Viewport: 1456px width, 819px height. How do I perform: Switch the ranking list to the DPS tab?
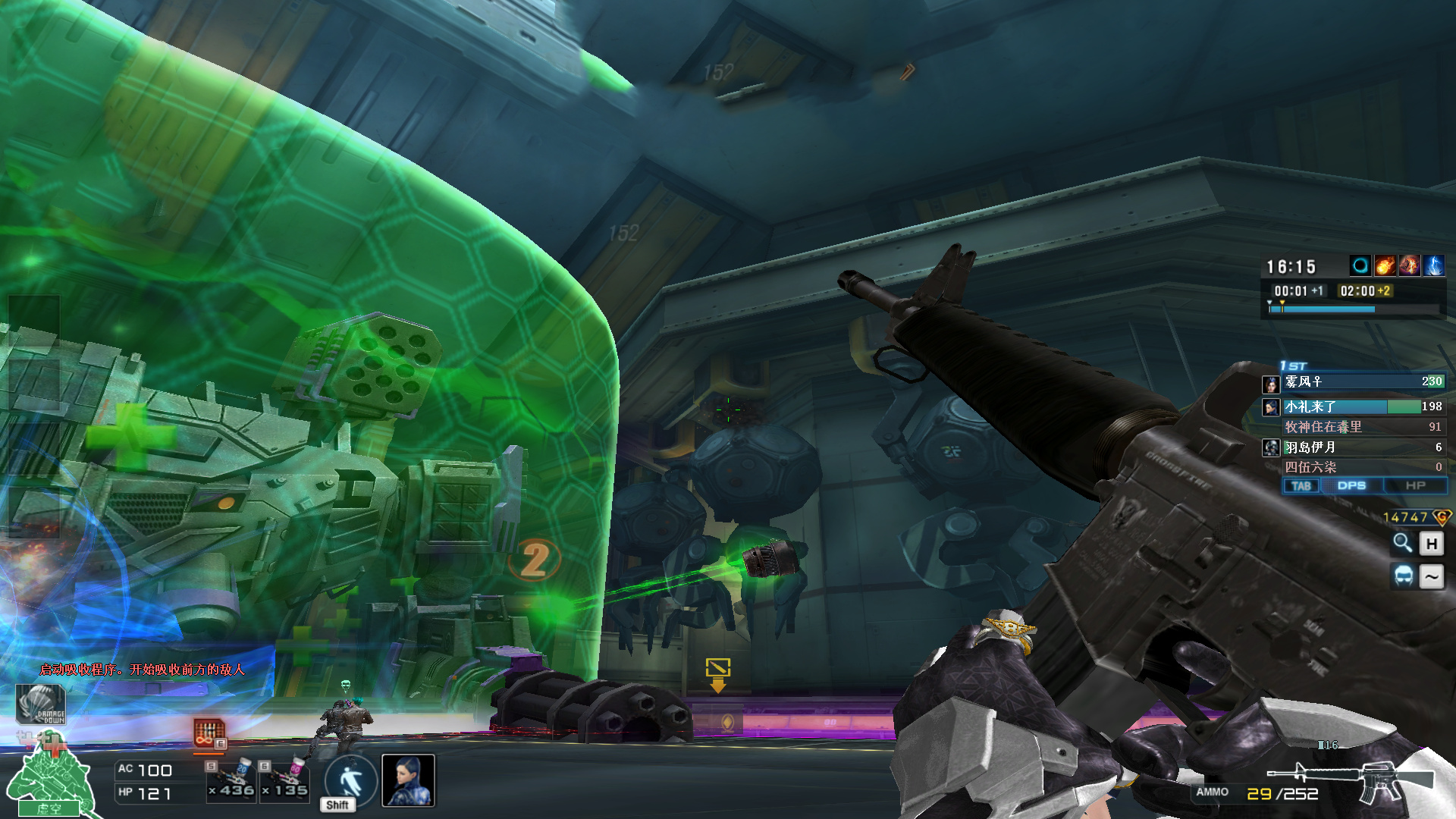tap(1351, 485)
